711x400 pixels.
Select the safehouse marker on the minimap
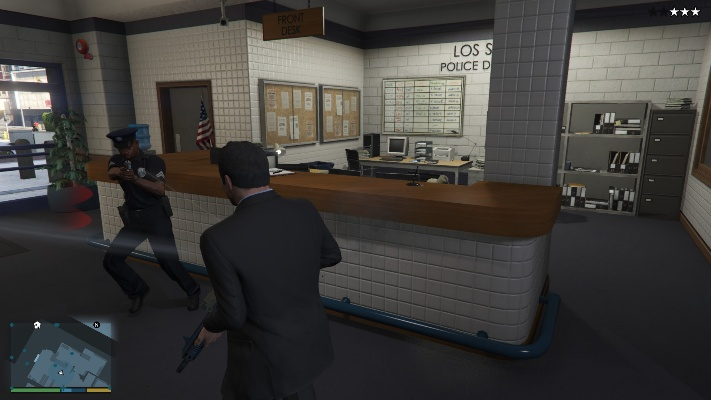[x=37, y=326]
